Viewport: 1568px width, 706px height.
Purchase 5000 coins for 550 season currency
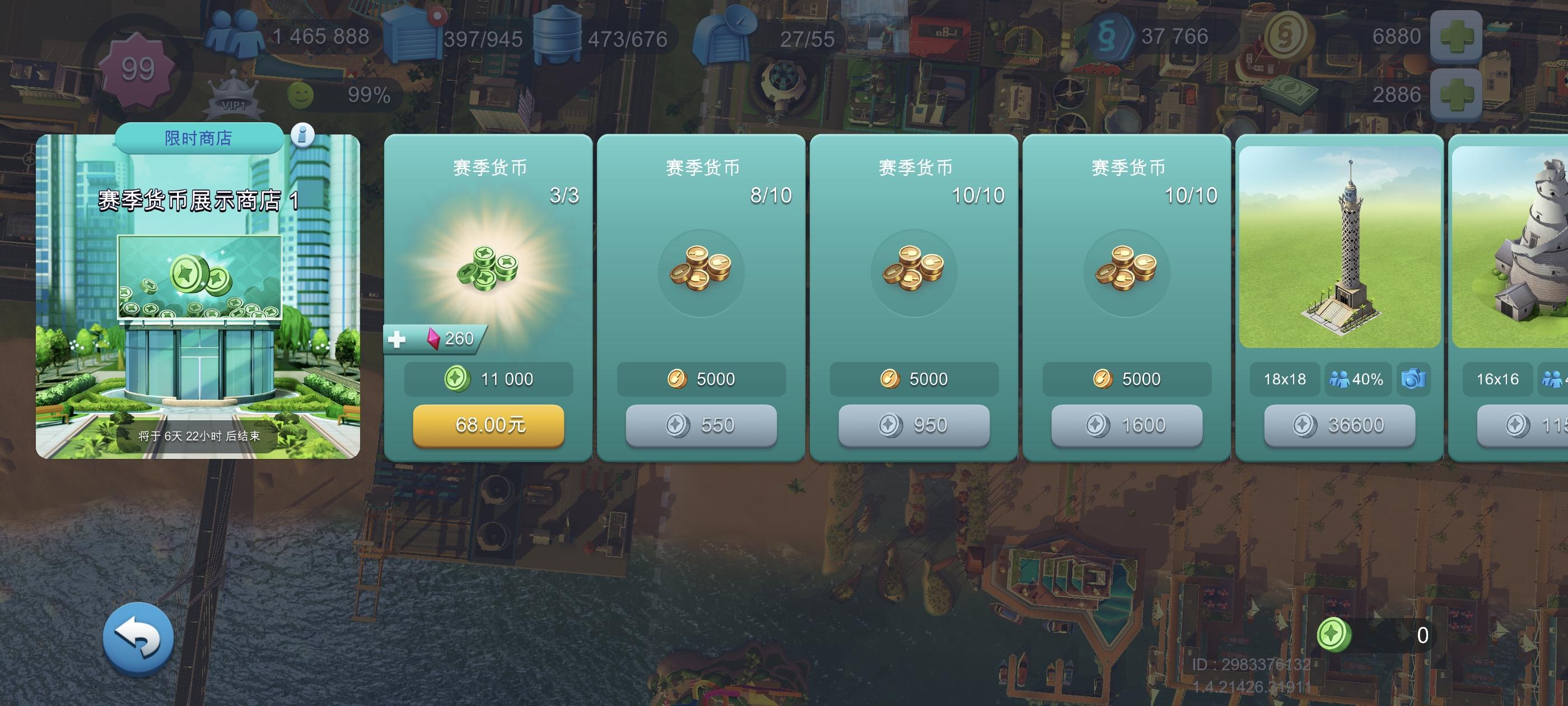click(701, 425)
